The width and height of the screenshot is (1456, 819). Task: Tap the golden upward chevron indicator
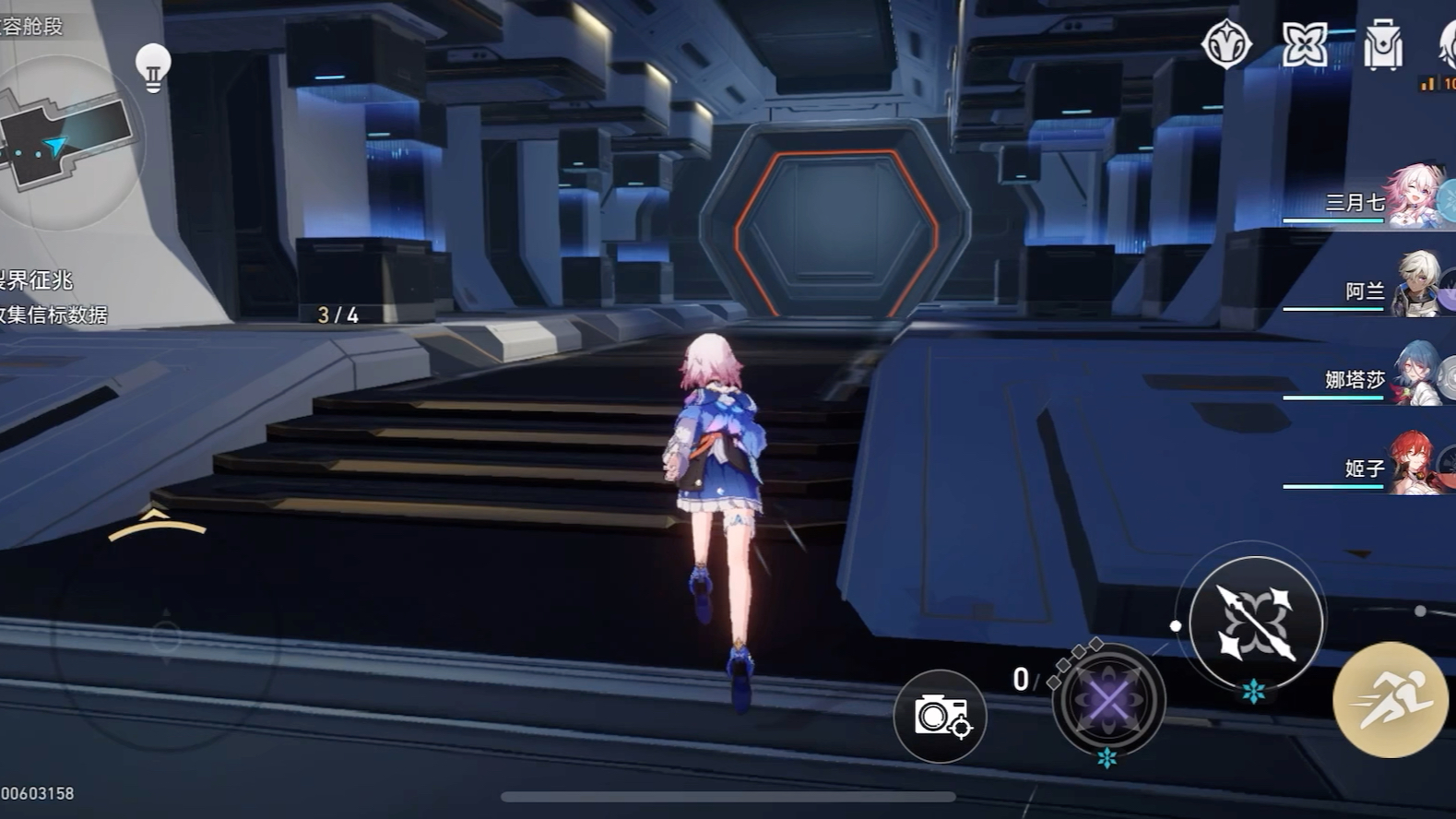tap(156, 525)
